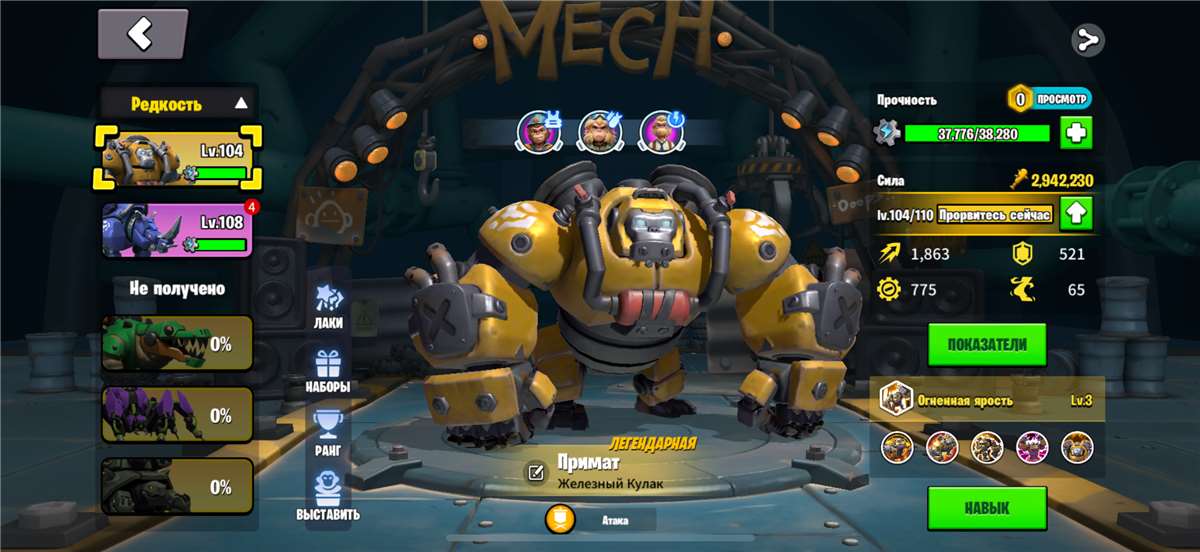Image resolution: width=1200 pixels, height=552 pixels.
Task: Choose the purple spider mech card
Action: (x=177, y=415)
